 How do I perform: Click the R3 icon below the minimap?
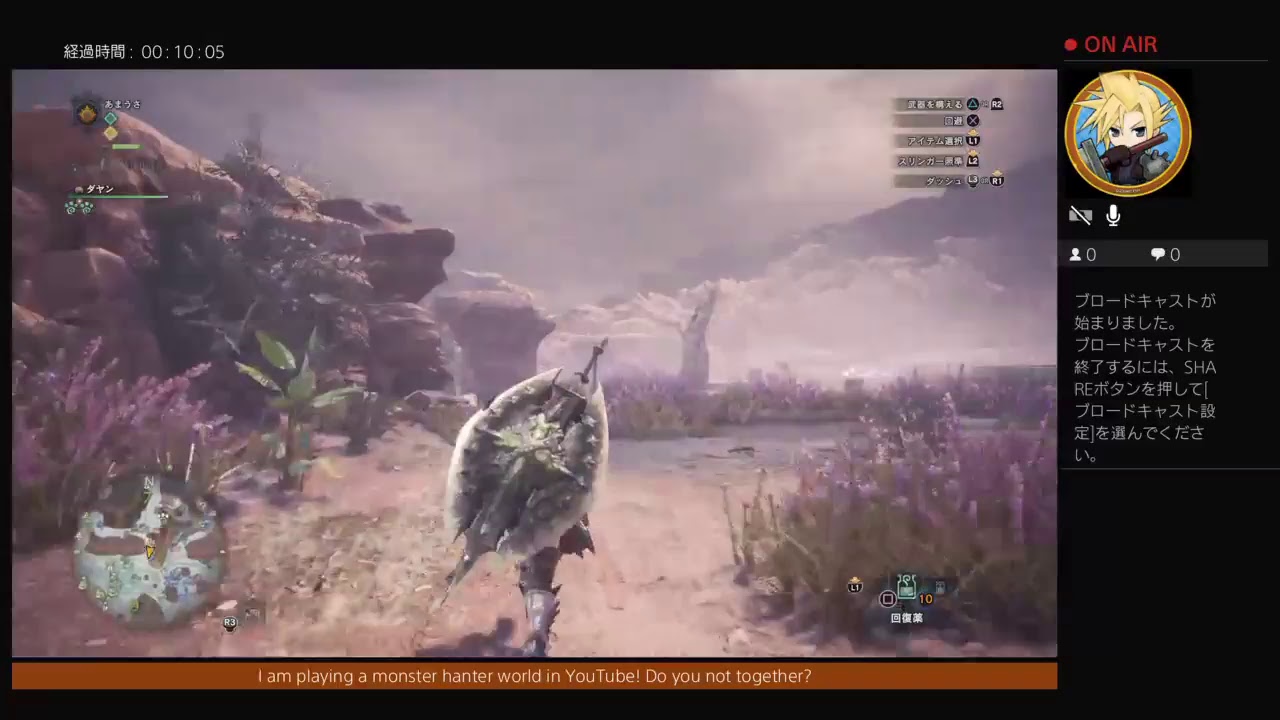230,622
